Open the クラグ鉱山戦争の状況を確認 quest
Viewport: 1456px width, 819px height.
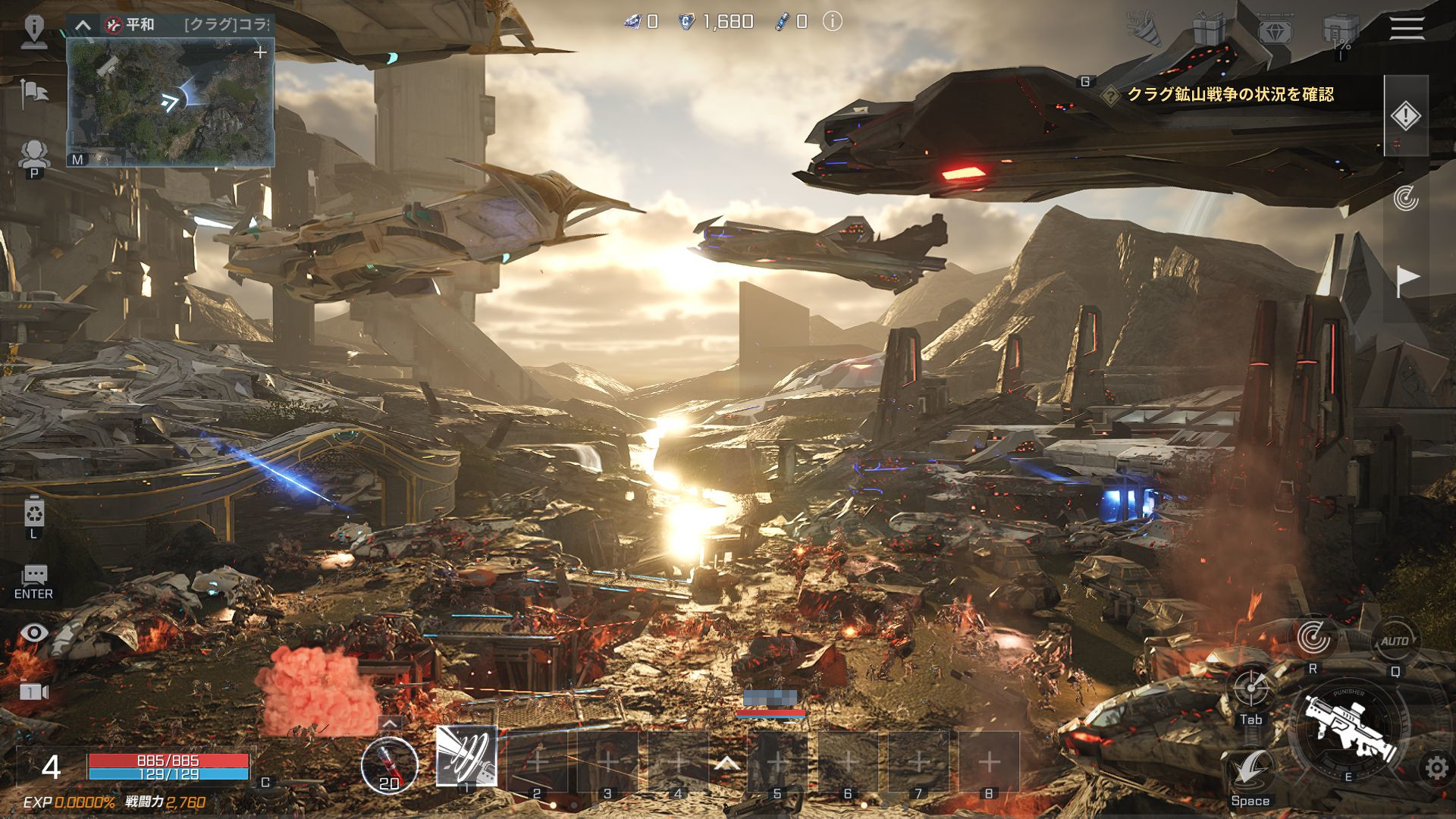[1229, 95]
